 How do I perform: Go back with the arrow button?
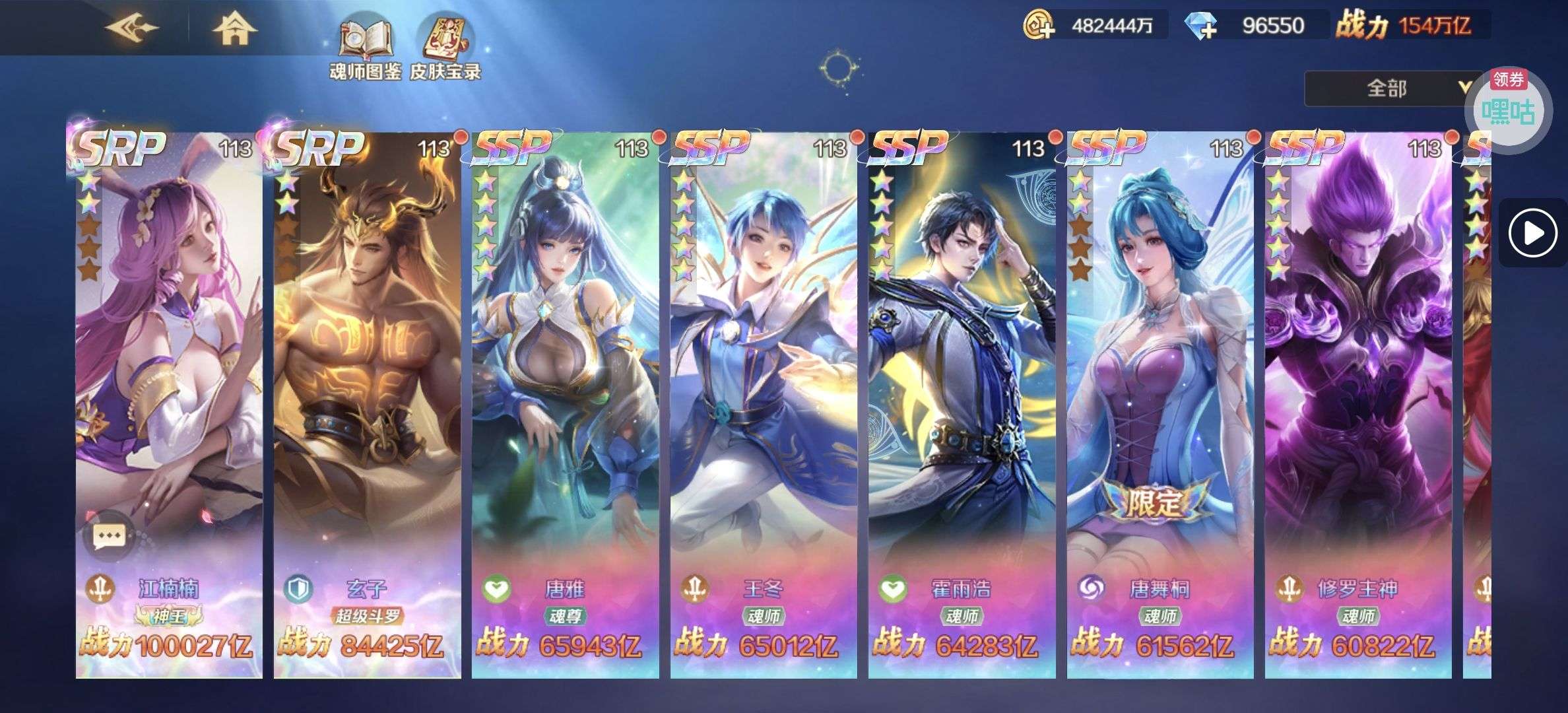click(132, 28)
